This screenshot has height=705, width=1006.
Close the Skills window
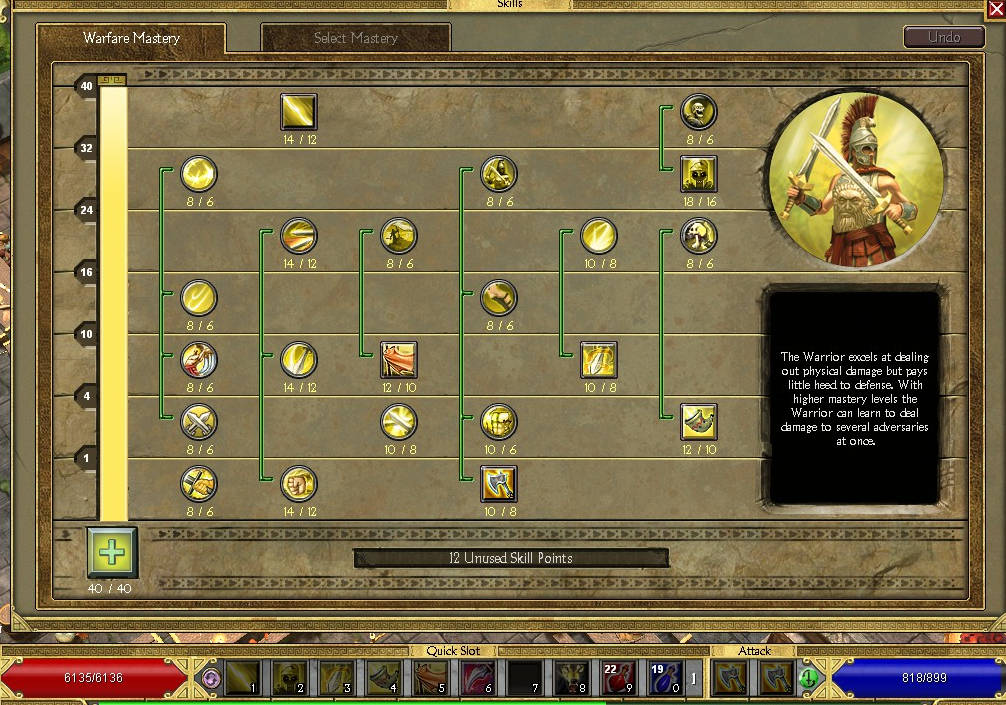click(x=995, y=9)
